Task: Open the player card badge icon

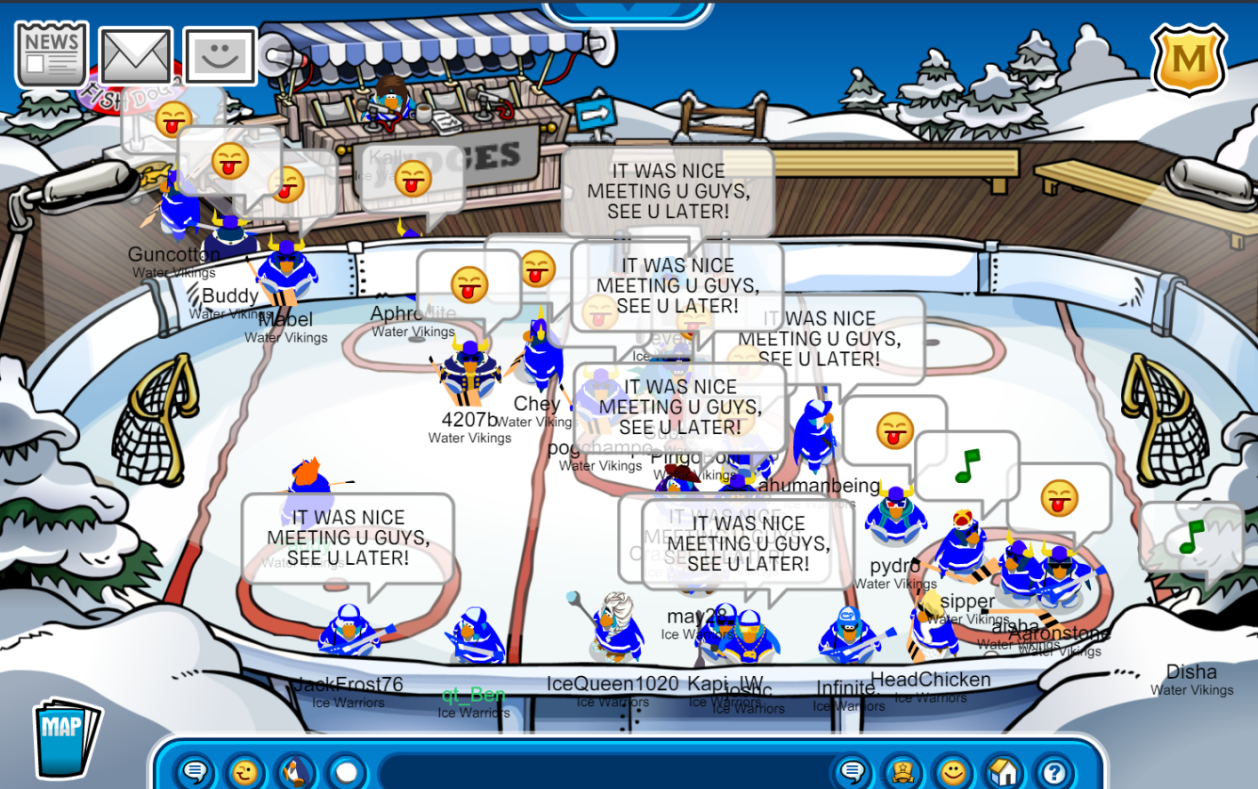Action: coord(903,771)
